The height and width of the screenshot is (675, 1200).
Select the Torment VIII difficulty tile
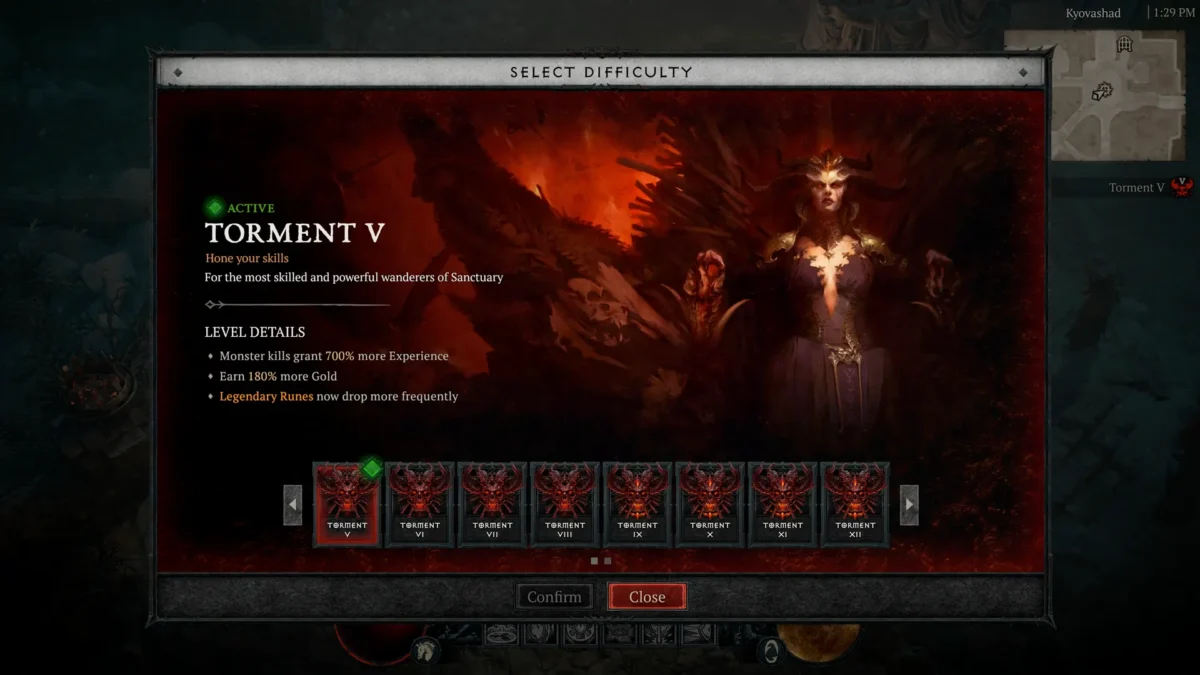tap(565, 504)
